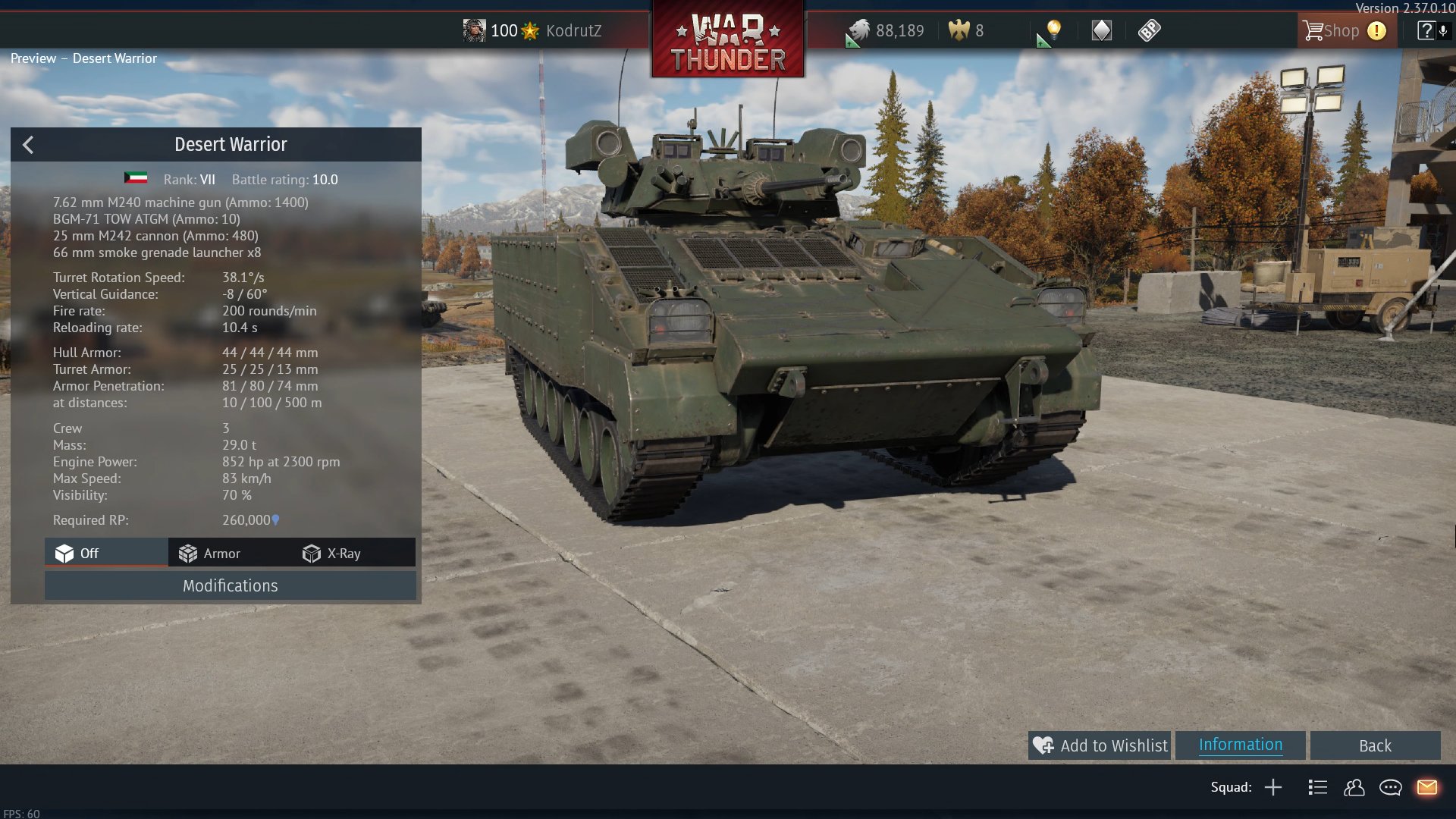Click the Silver Lions balance
The width and height of the screenshot is (1456, 819).
coord(887,31)
